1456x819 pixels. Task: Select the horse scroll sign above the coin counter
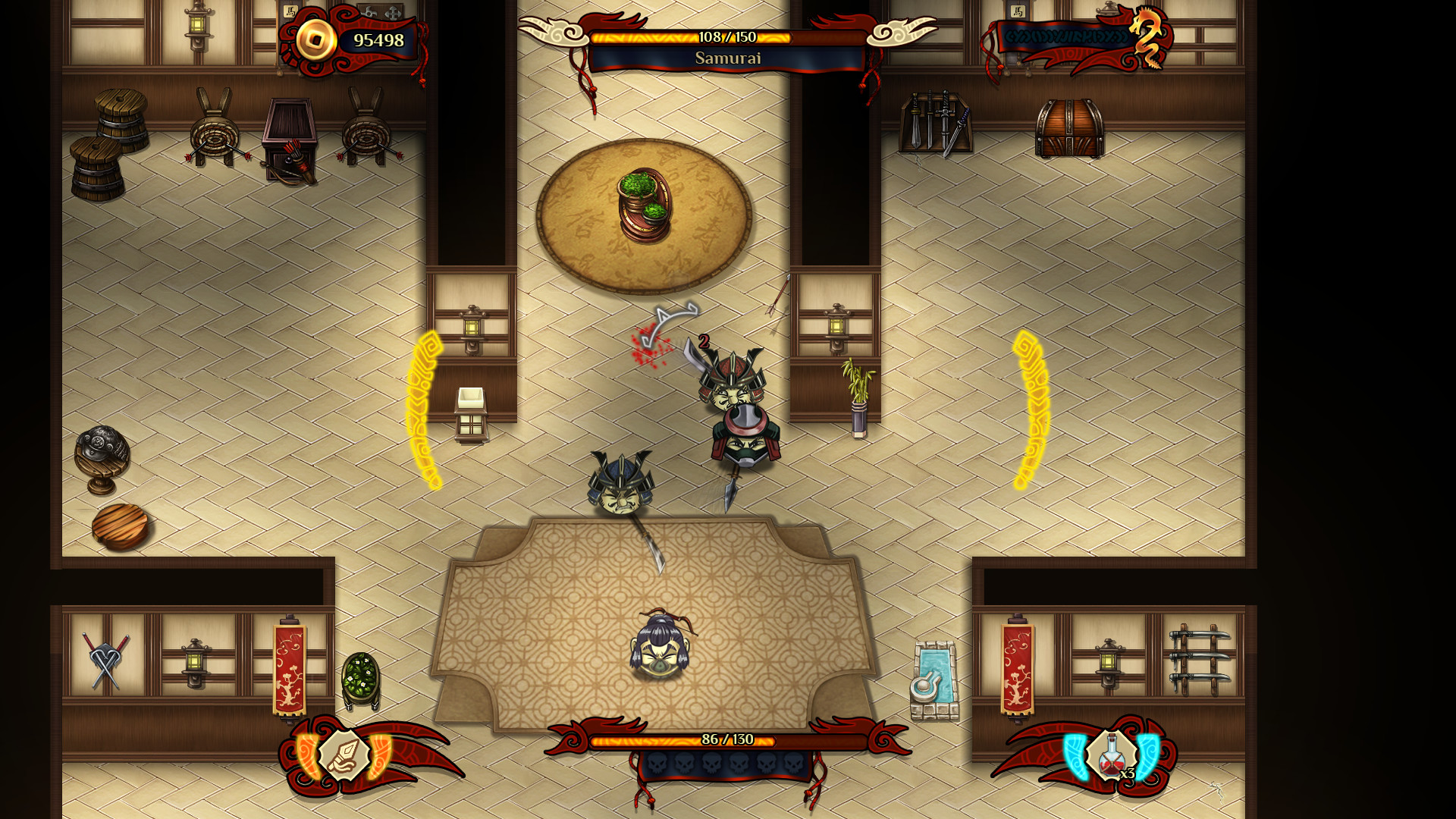point(290,11)
